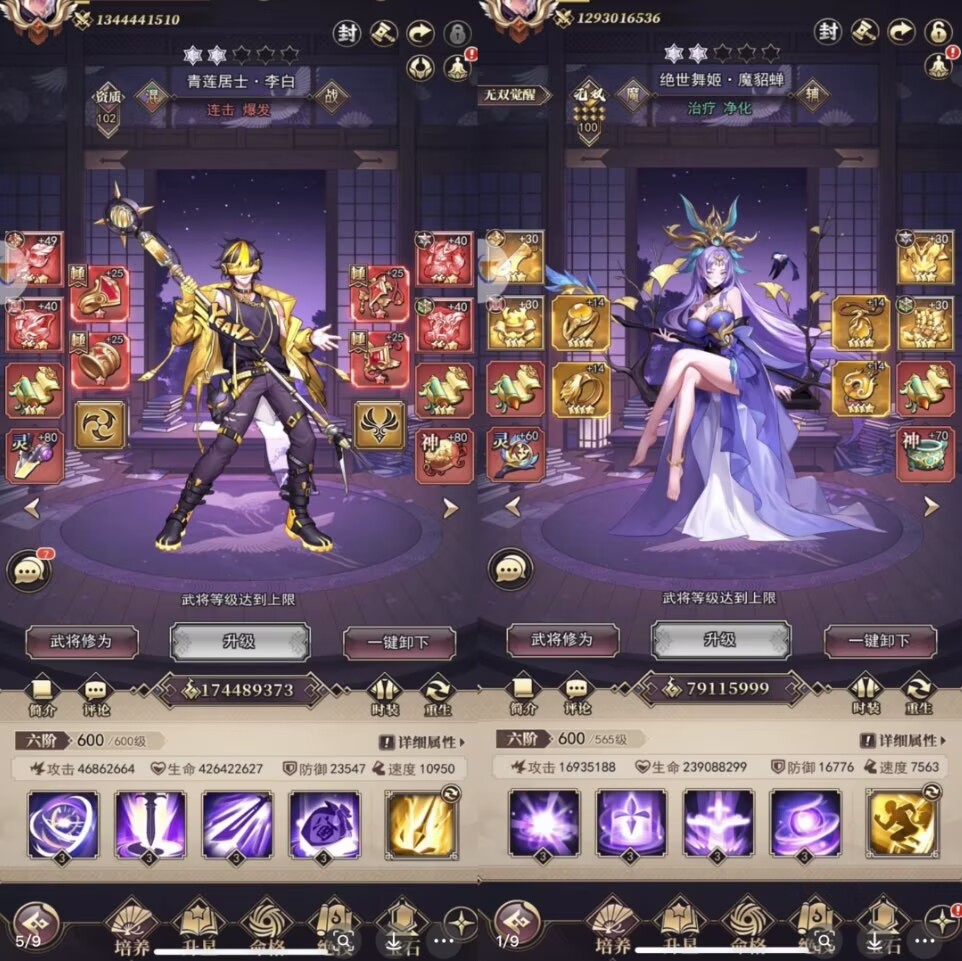This screenshot has width=962, height=961.
Task: Select 重生 rebirth in the Diaochan panel
Action: [x=918, y=693]
